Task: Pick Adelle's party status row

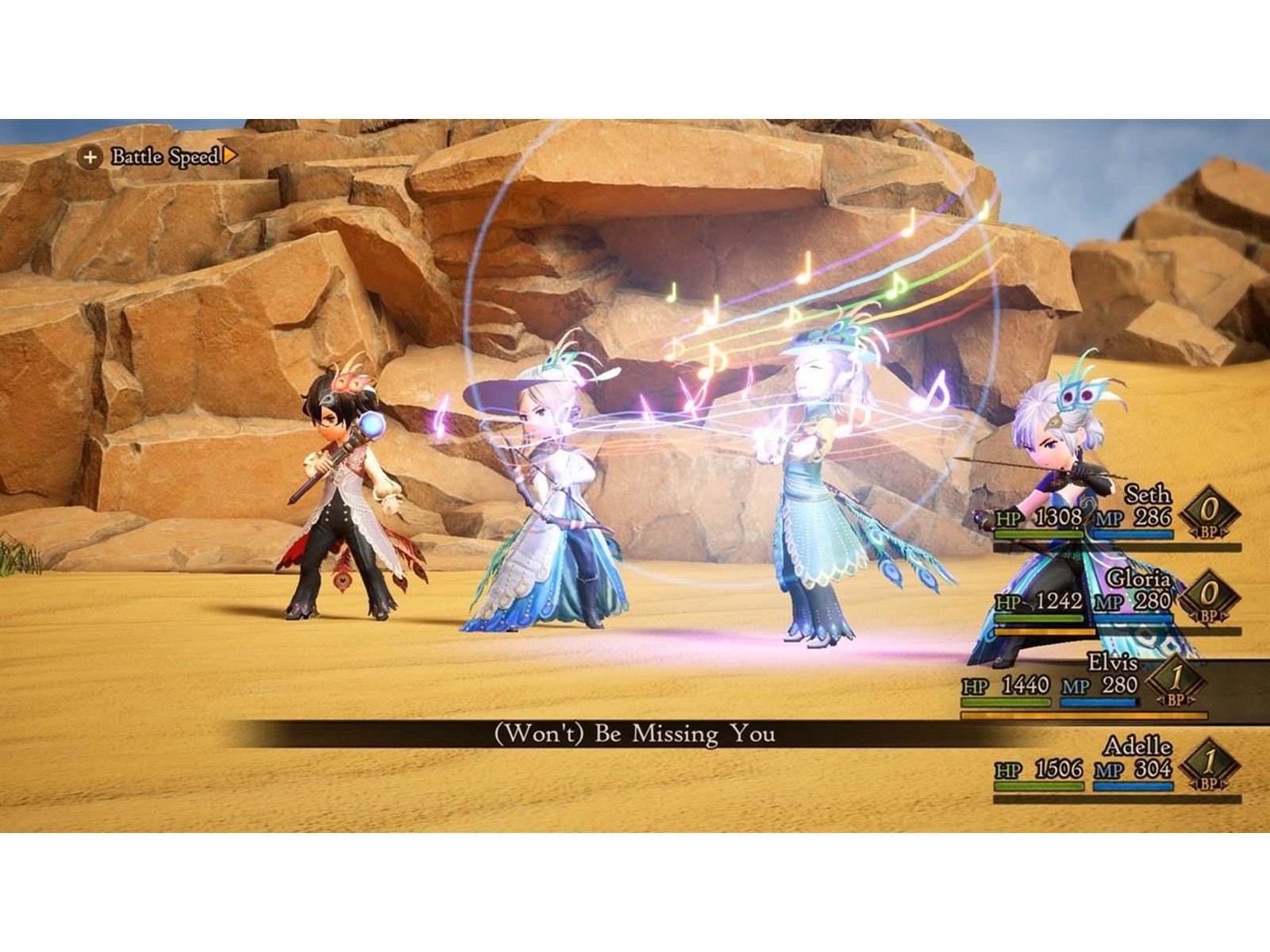Action: coord(1116,768)
